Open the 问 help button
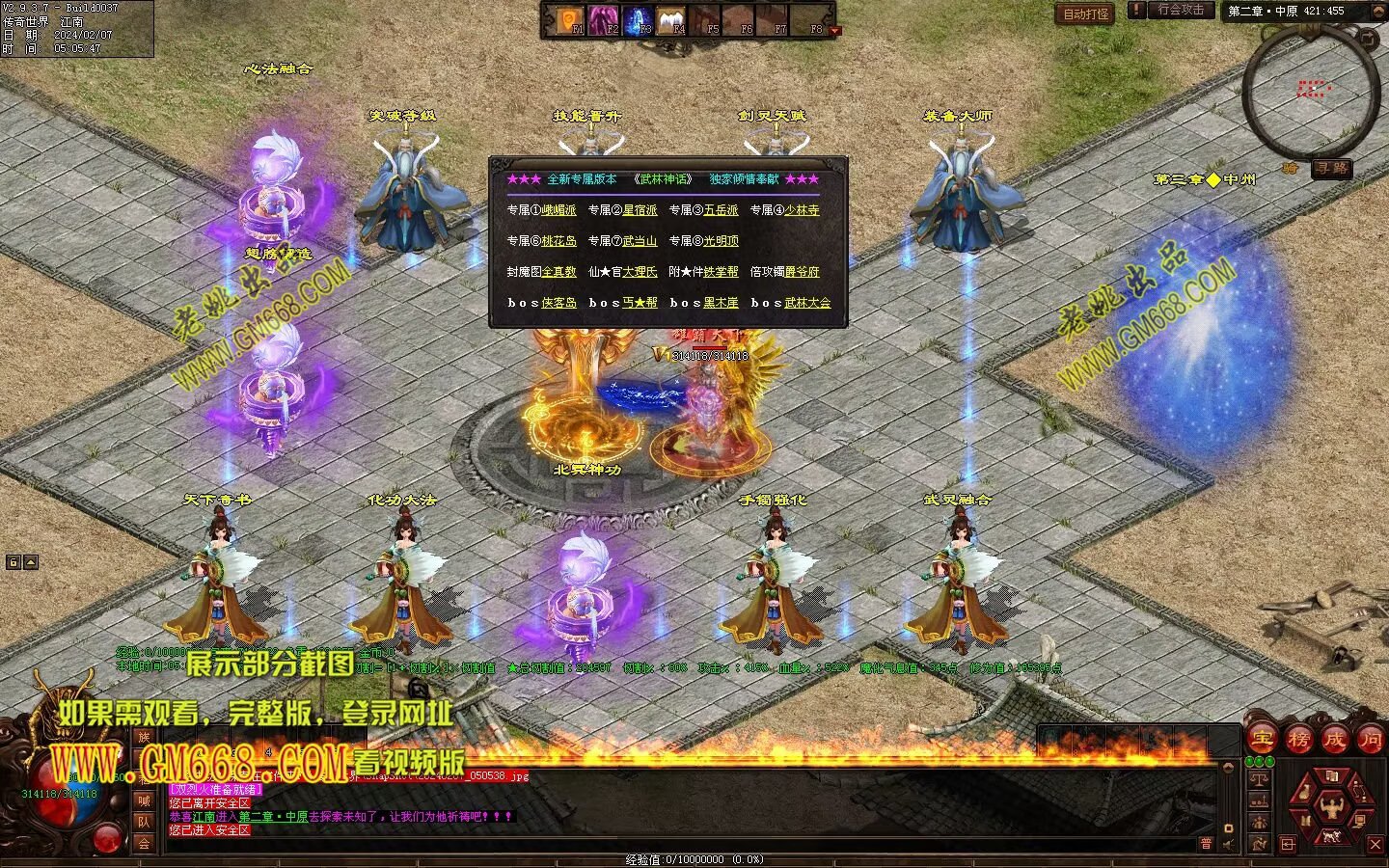The width and height of the screenshot is (1389, 868). [x=1371, y=740]
